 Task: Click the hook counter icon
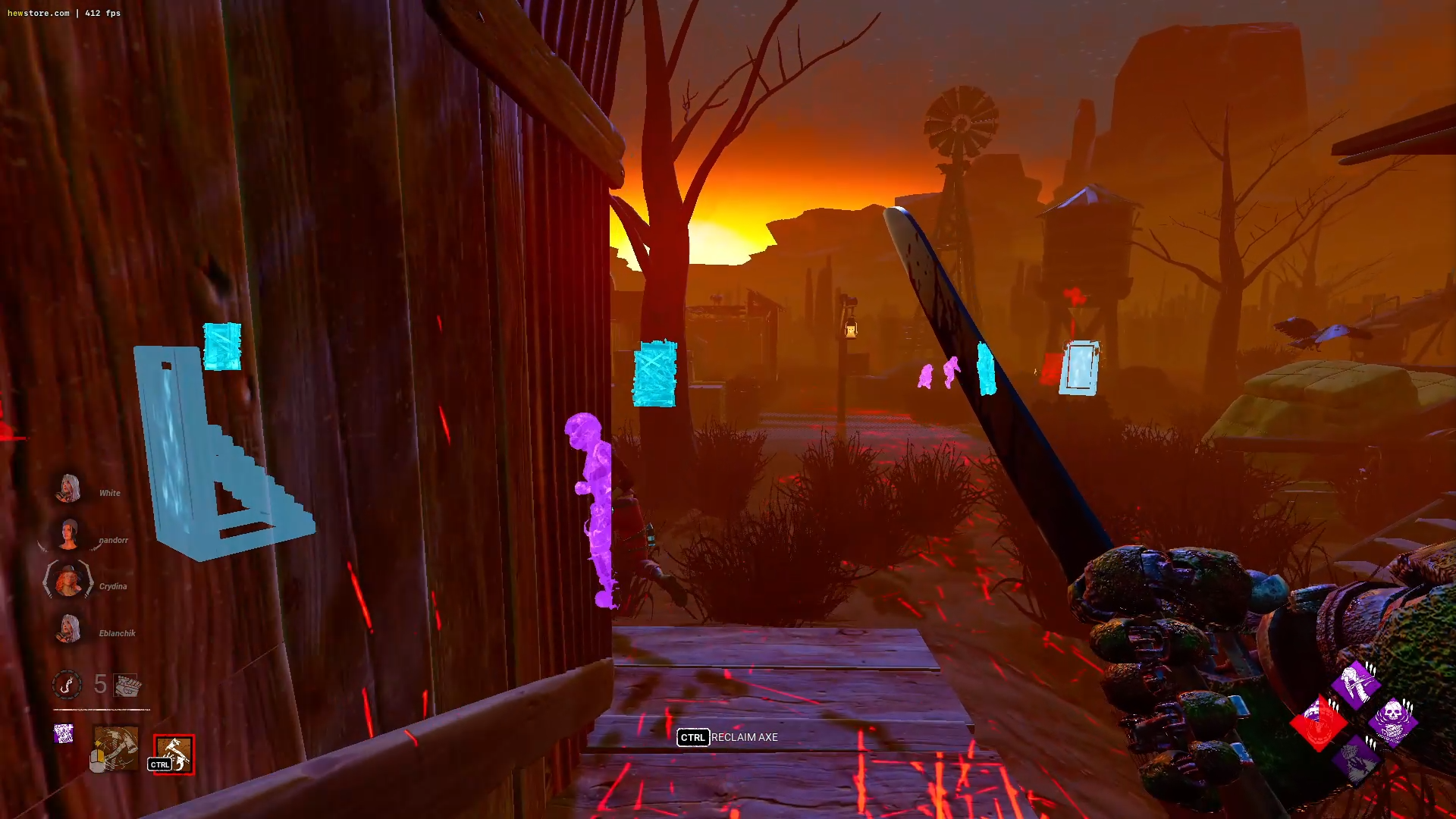pos(67,685)
